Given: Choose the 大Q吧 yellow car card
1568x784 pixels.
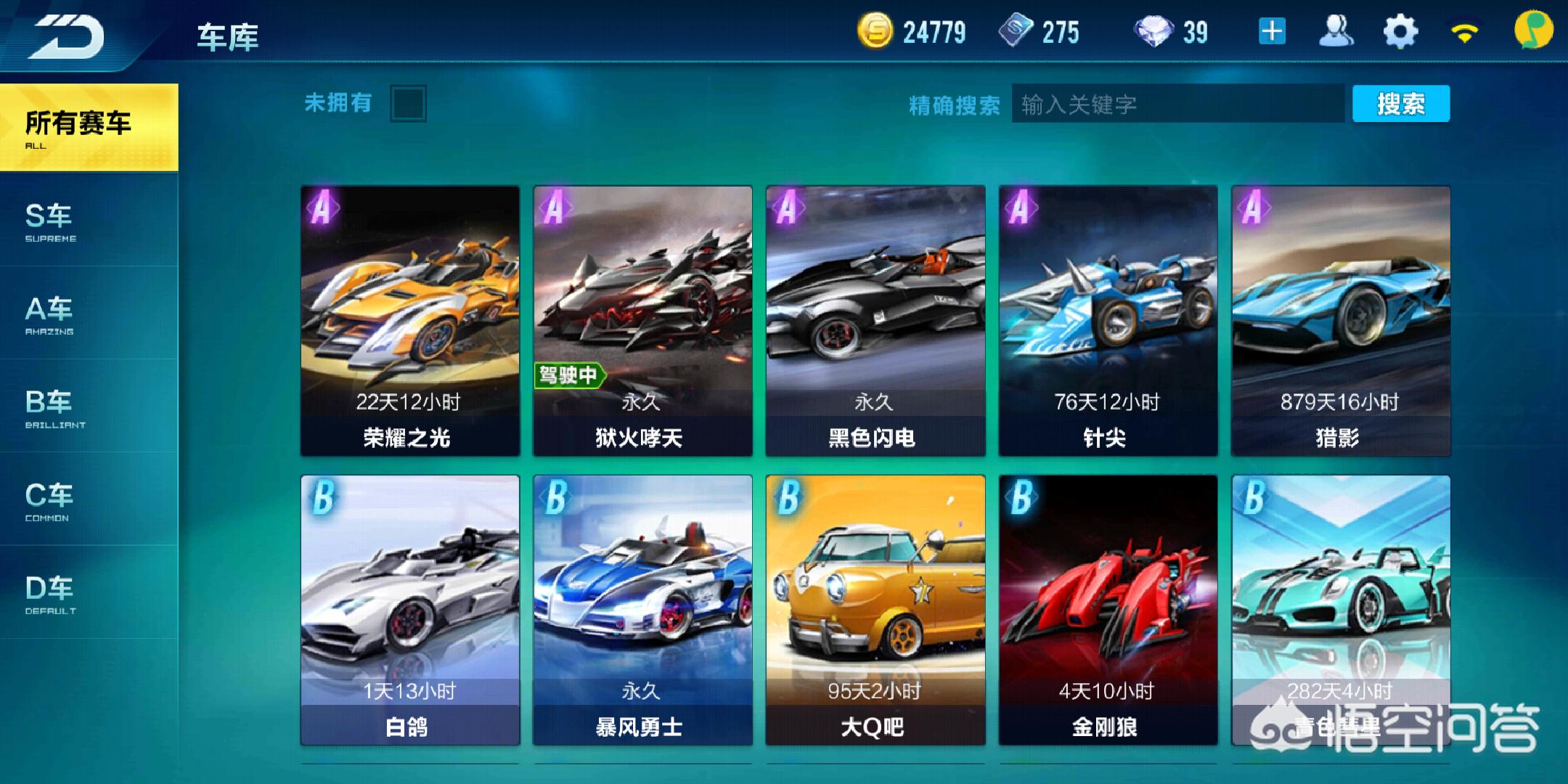Looking at the screenshot, I should tap(875, 610).
